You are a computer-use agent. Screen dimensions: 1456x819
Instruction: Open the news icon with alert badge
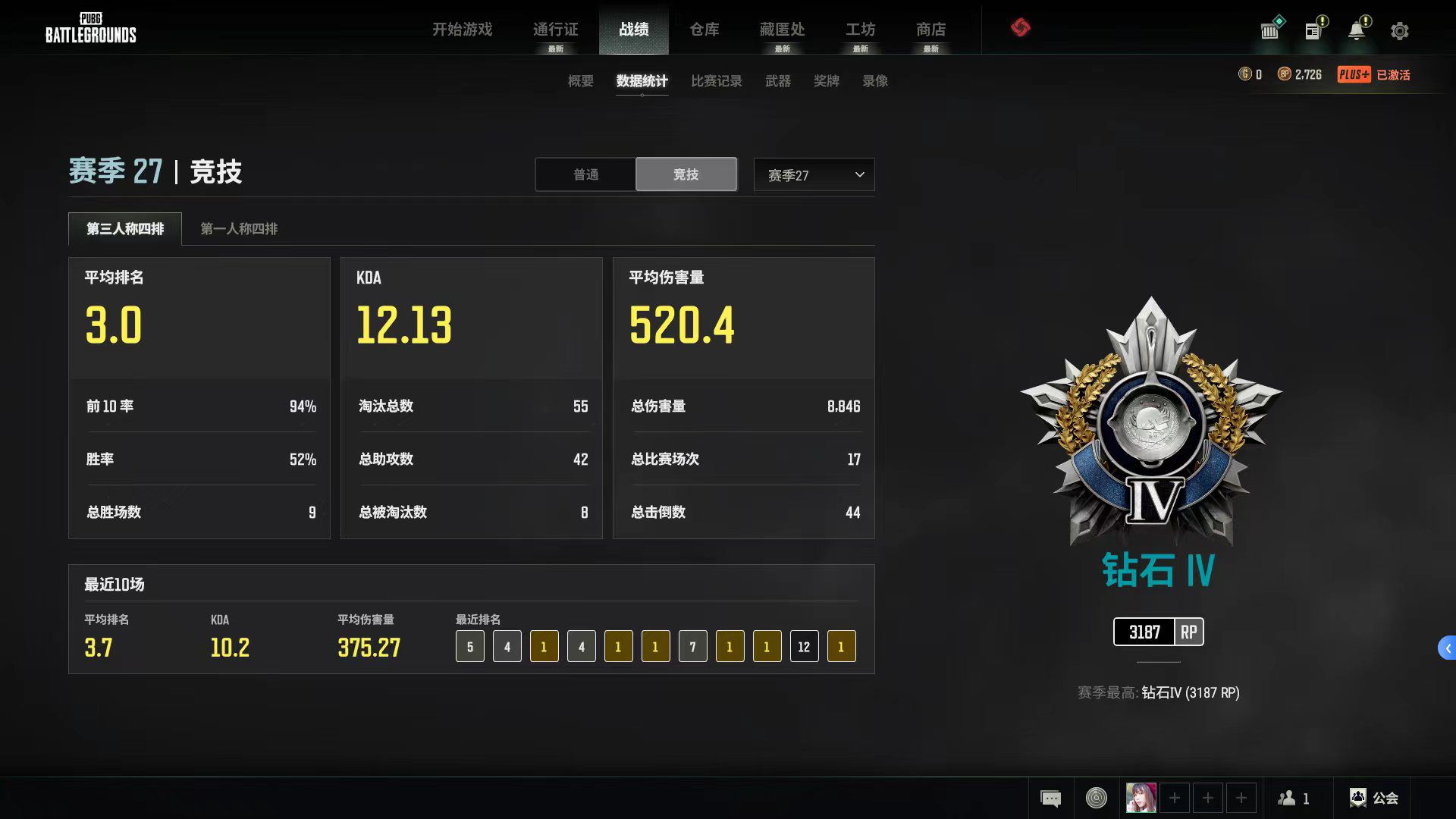pyautogui.click(x=1314, y=30)
